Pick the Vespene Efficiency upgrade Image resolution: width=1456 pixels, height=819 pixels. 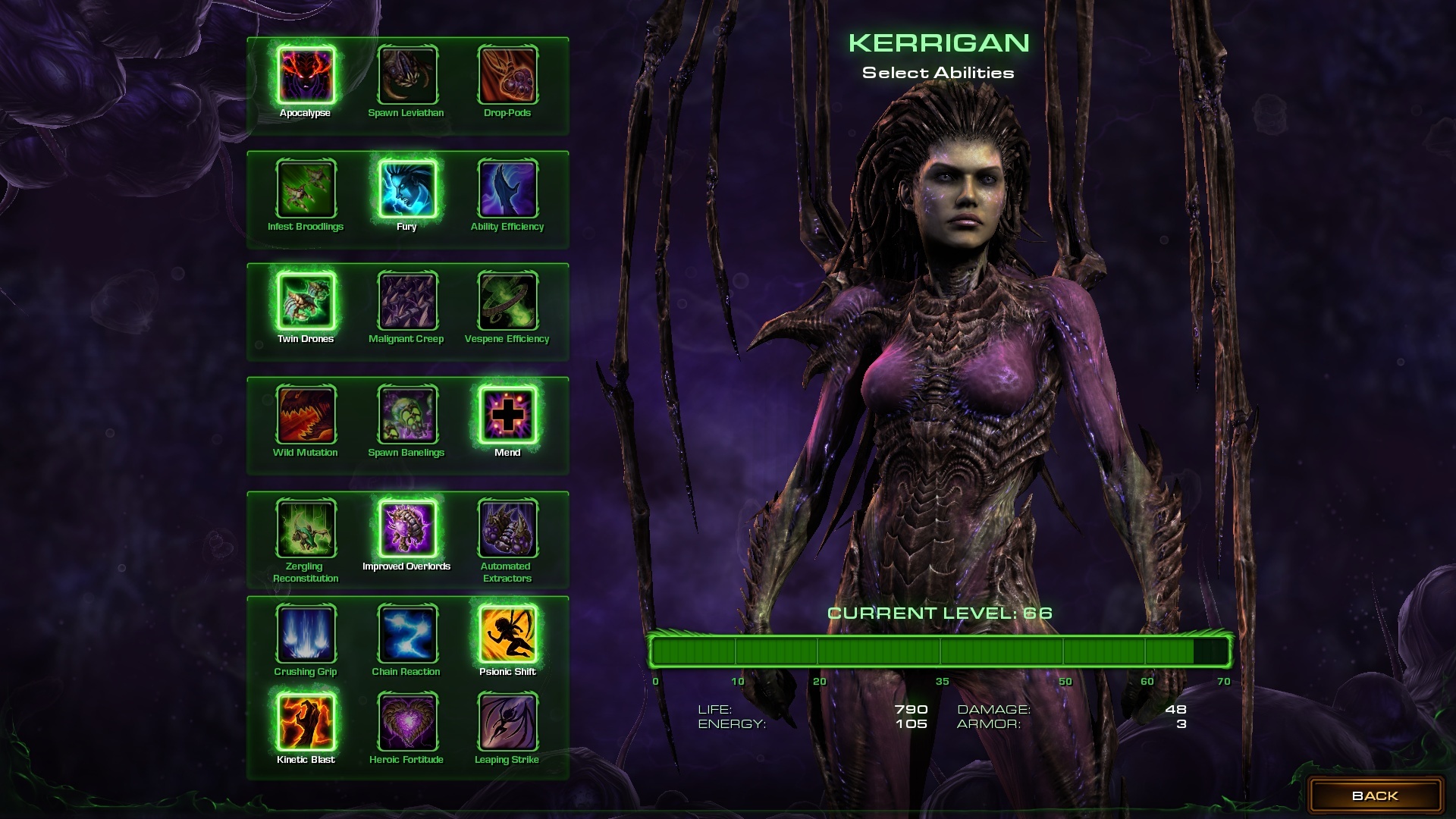(x=507, y=301)
